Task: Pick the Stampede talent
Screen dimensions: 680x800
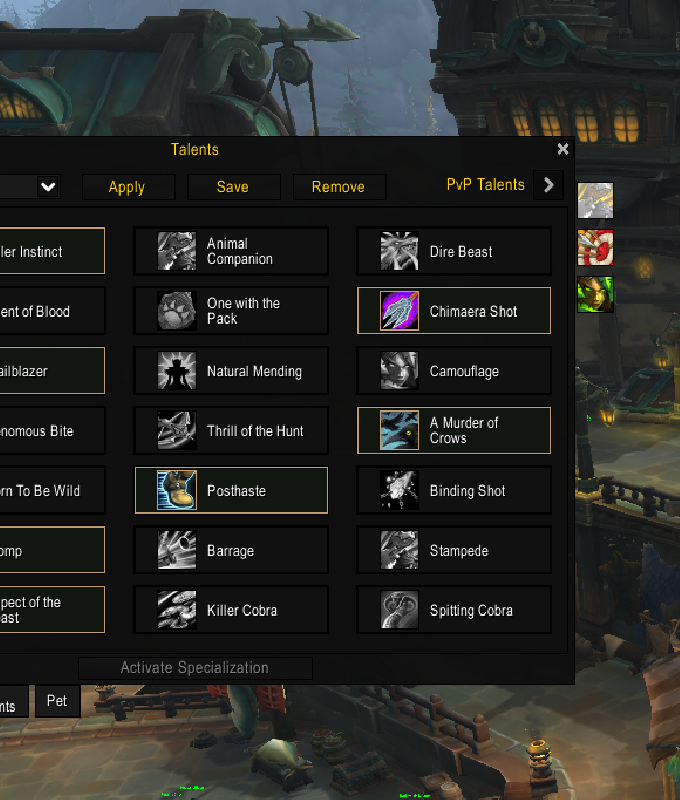Action: point(454,551)
